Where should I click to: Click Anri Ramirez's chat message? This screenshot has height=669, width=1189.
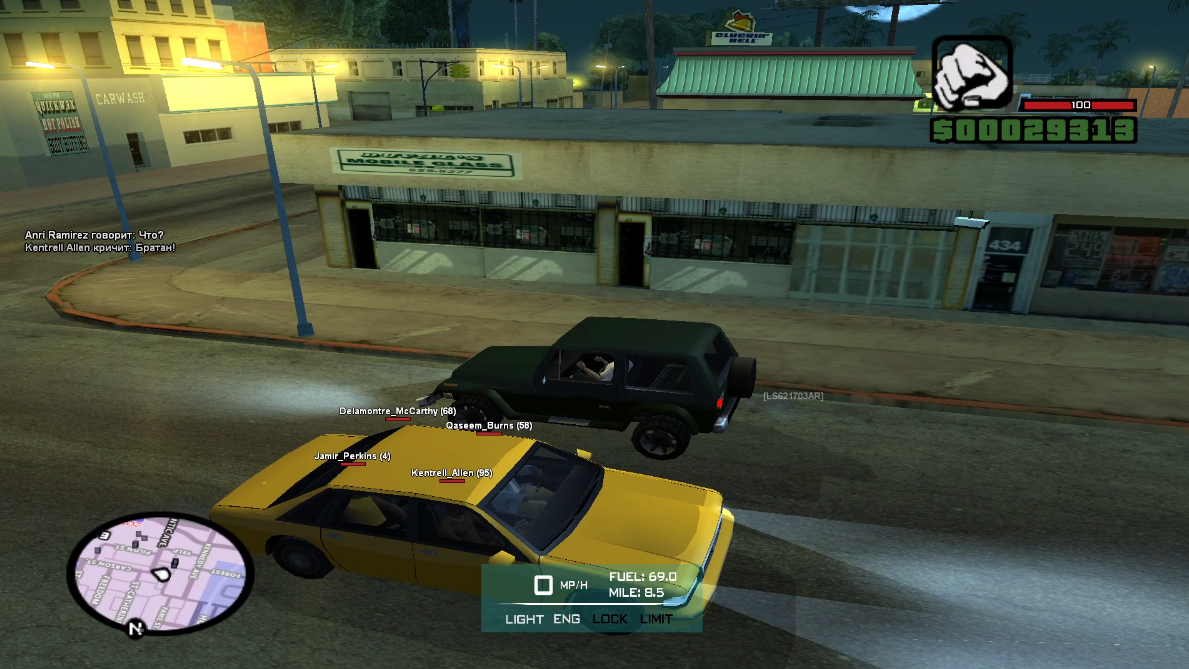click(94, 235)
